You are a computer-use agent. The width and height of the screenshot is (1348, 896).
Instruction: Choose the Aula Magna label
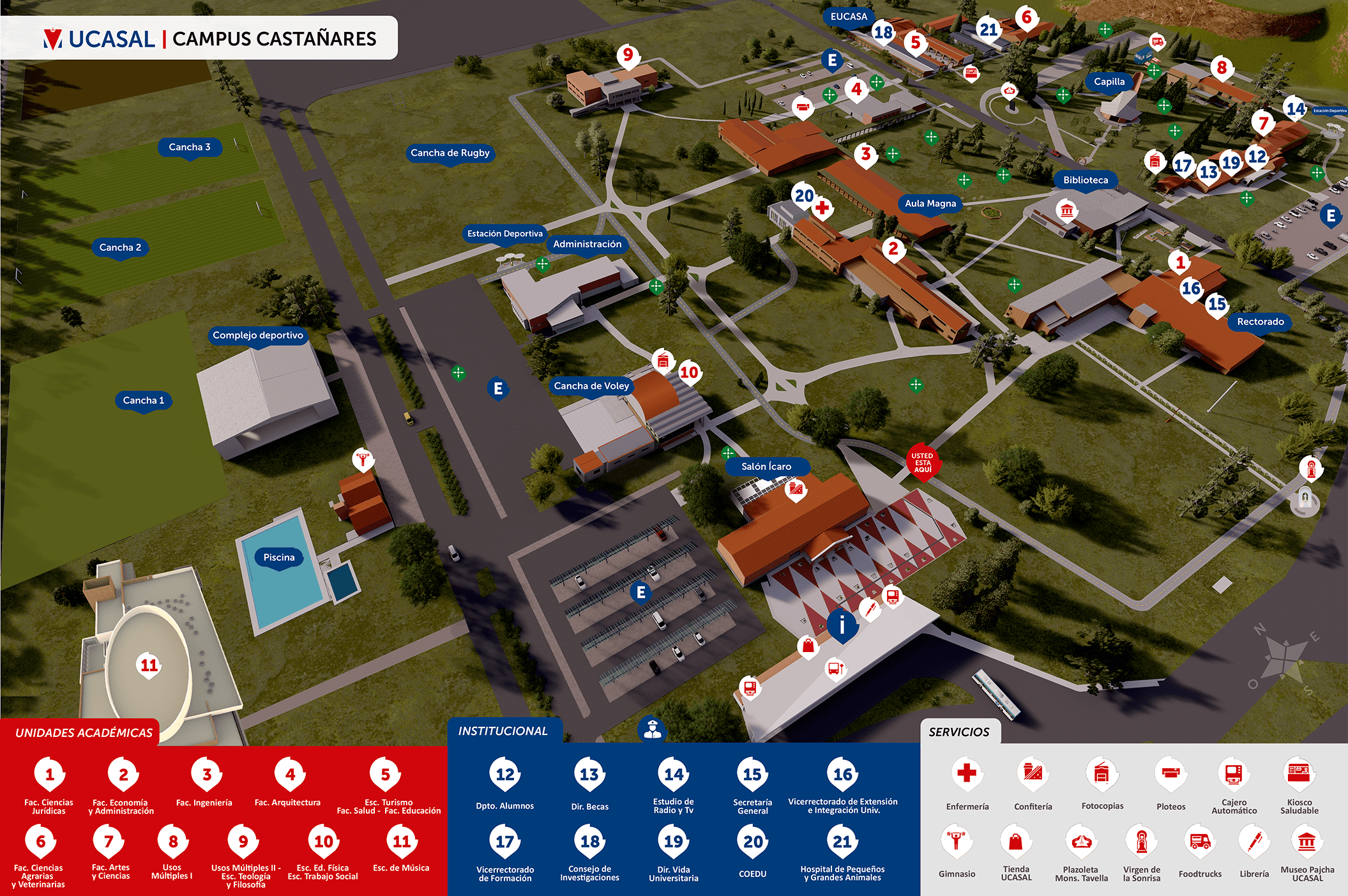(930, 204)
